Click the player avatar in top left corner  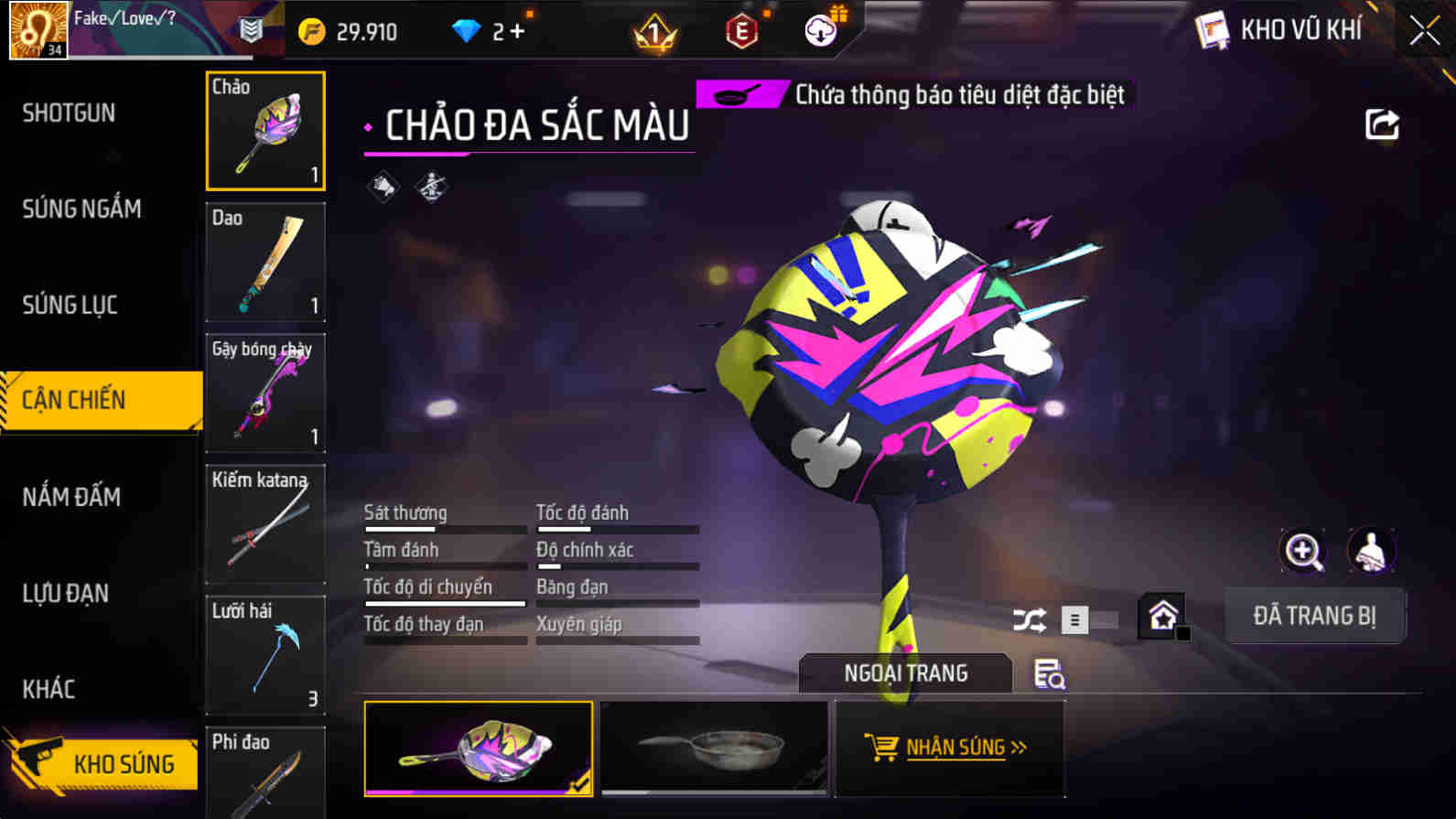[37, 30]
